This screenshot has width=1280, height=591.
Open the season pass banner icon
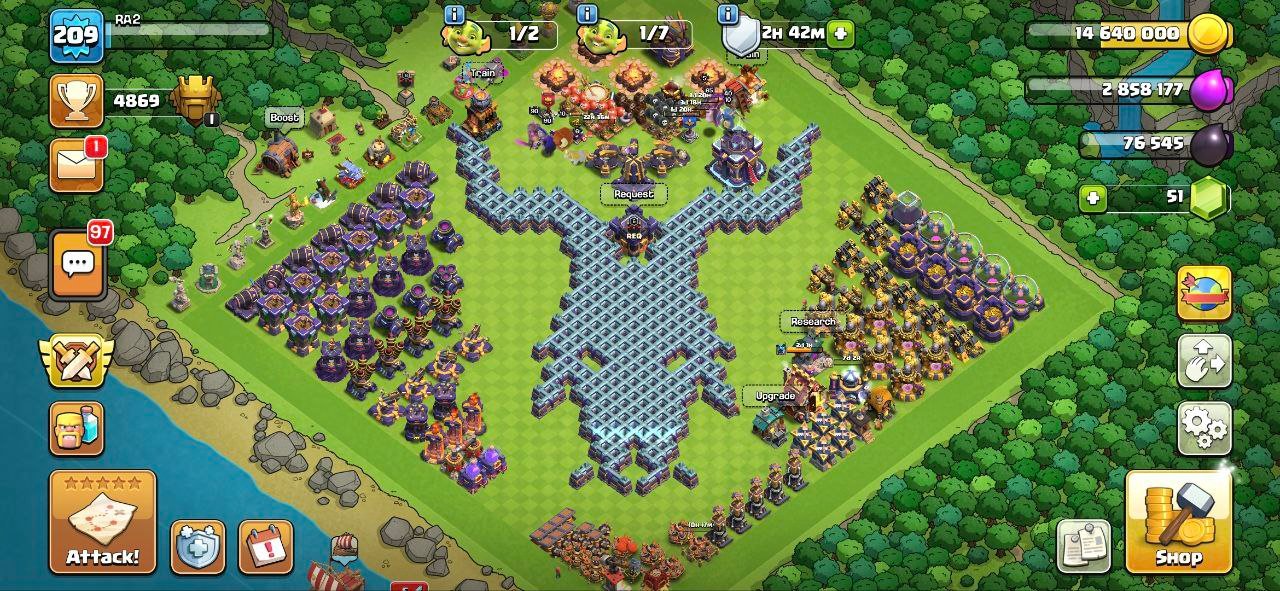coord(1204,293)
